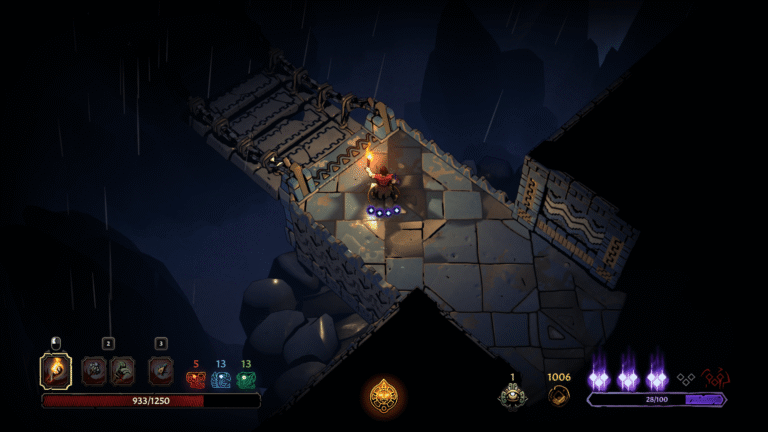Screen dimensions: 768x432
Task: Click the red glyph stat icon
Action: pyautogui.click(x=195, y=379)
